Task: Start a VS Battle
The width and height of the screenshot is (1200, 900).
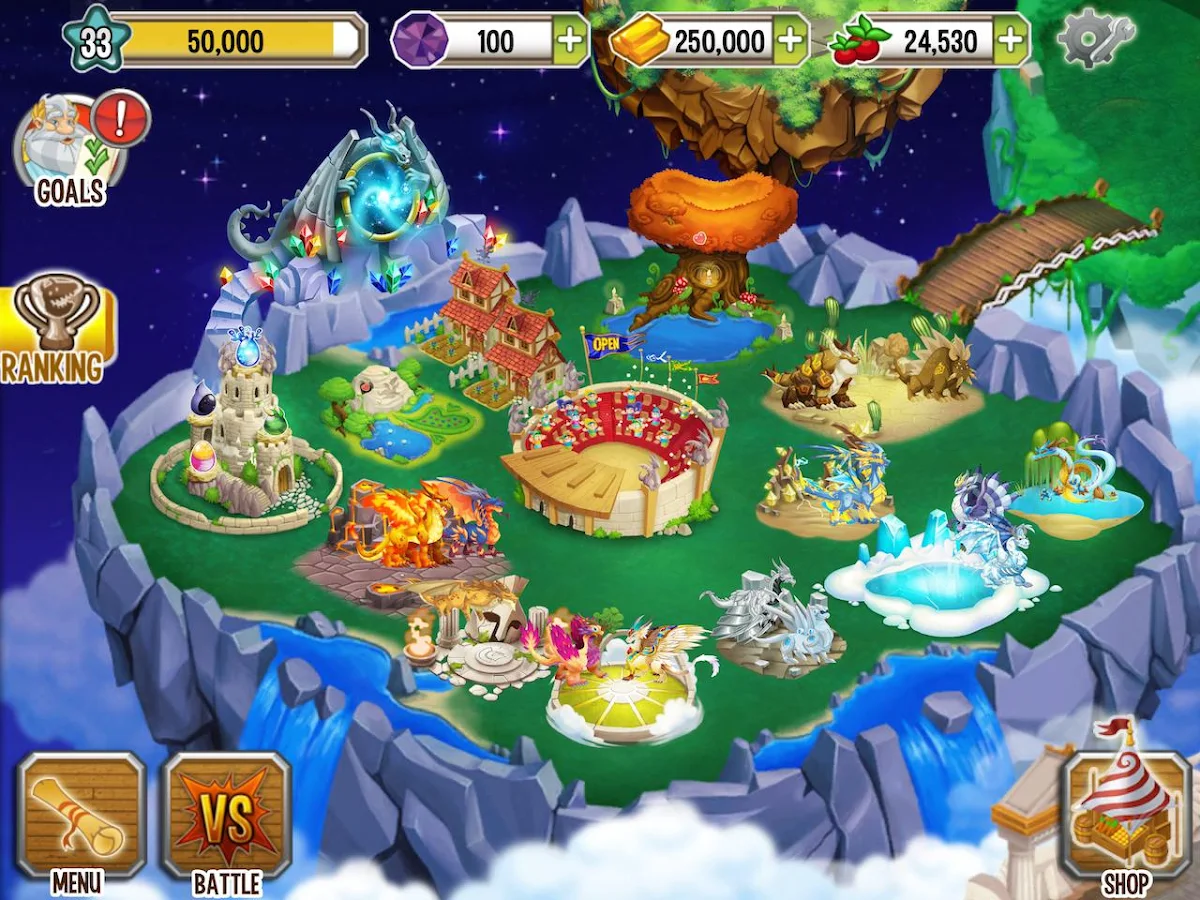Action: 226,816
